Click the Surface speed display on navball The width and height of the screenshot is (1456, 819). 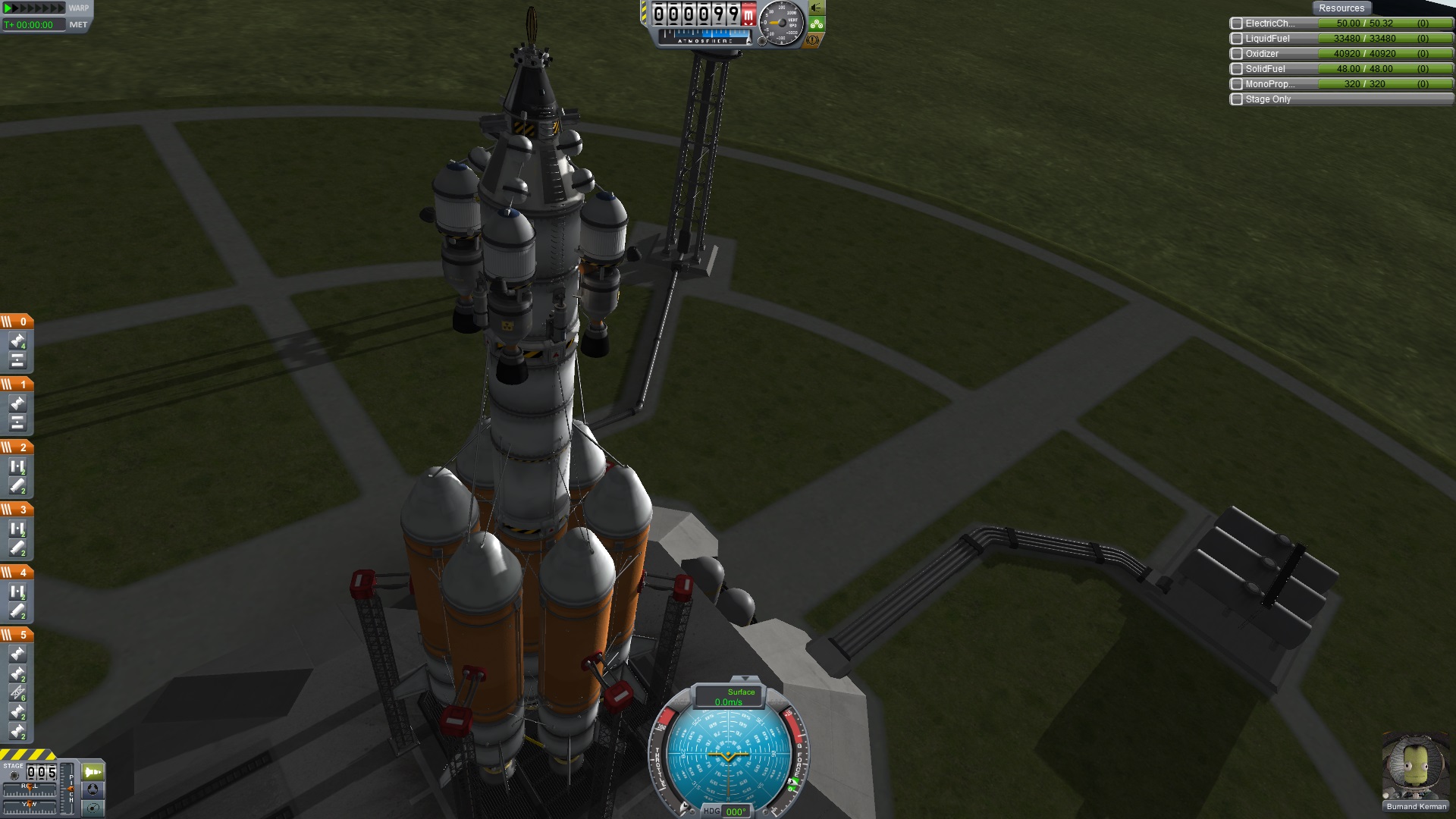tap(729, 697)
